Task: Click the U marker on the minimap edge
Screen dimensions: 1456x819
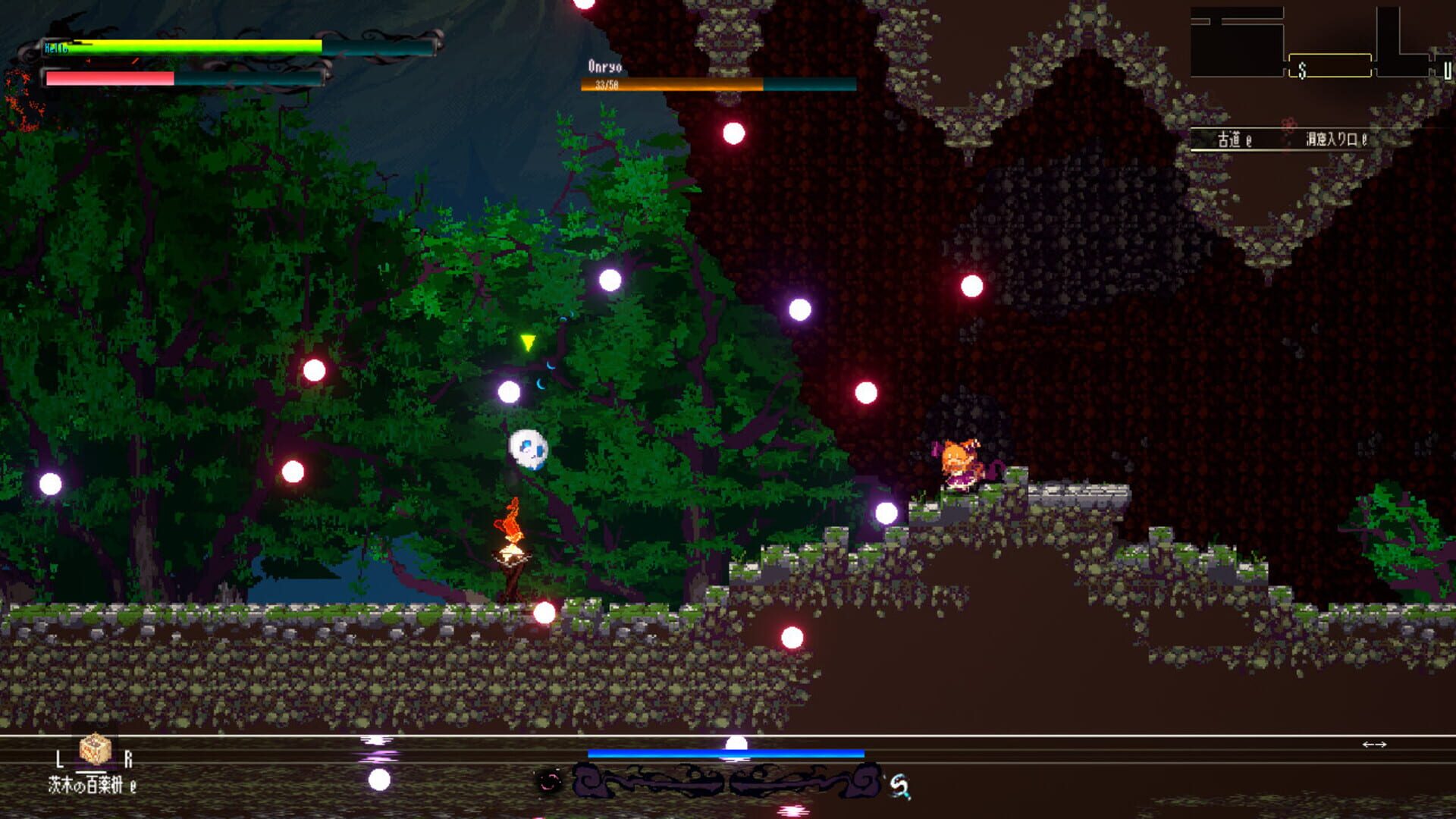Action: [x=1449, y=72]
